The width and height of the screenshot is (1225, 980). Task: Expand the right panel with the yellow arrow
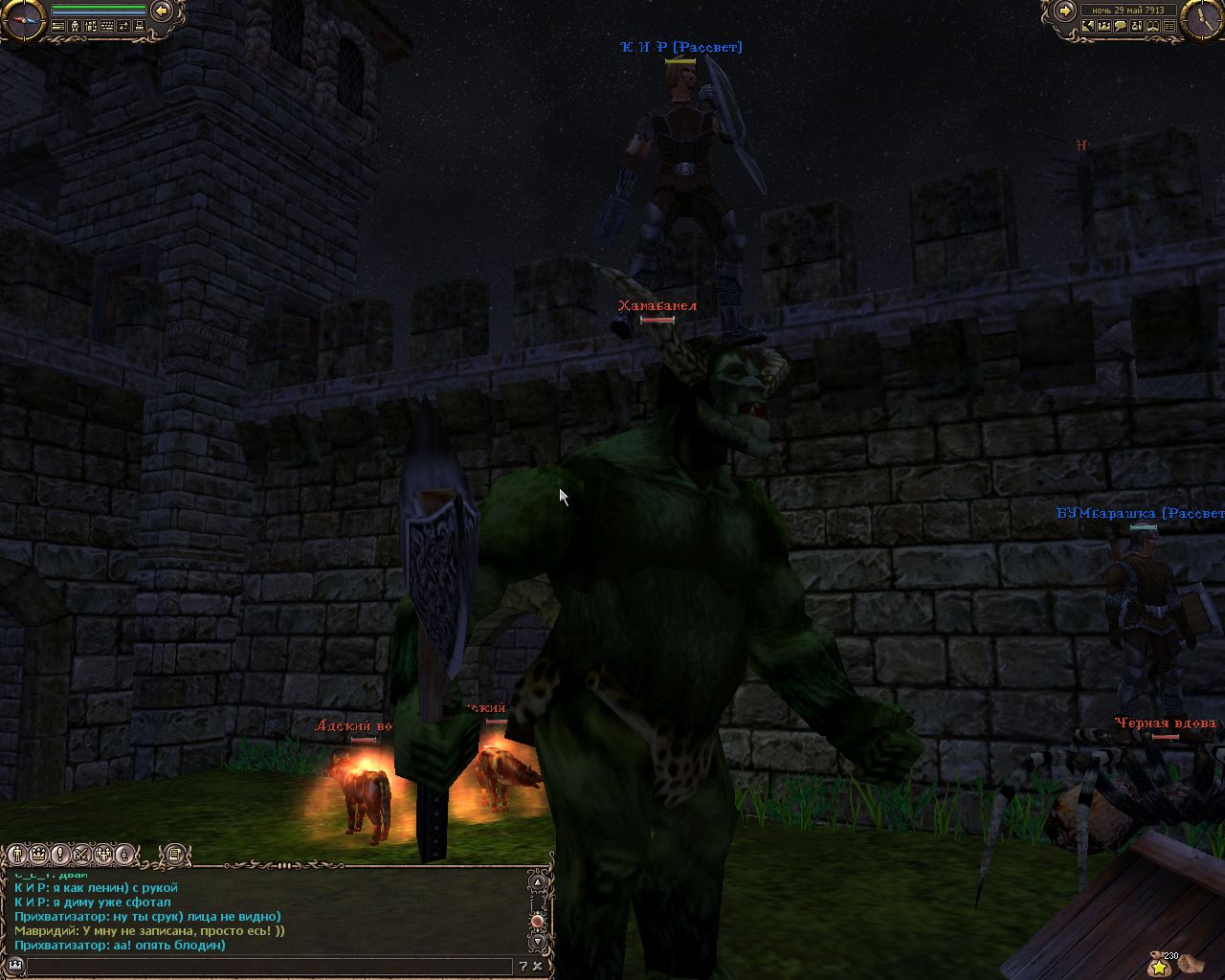click(1065, 11)
